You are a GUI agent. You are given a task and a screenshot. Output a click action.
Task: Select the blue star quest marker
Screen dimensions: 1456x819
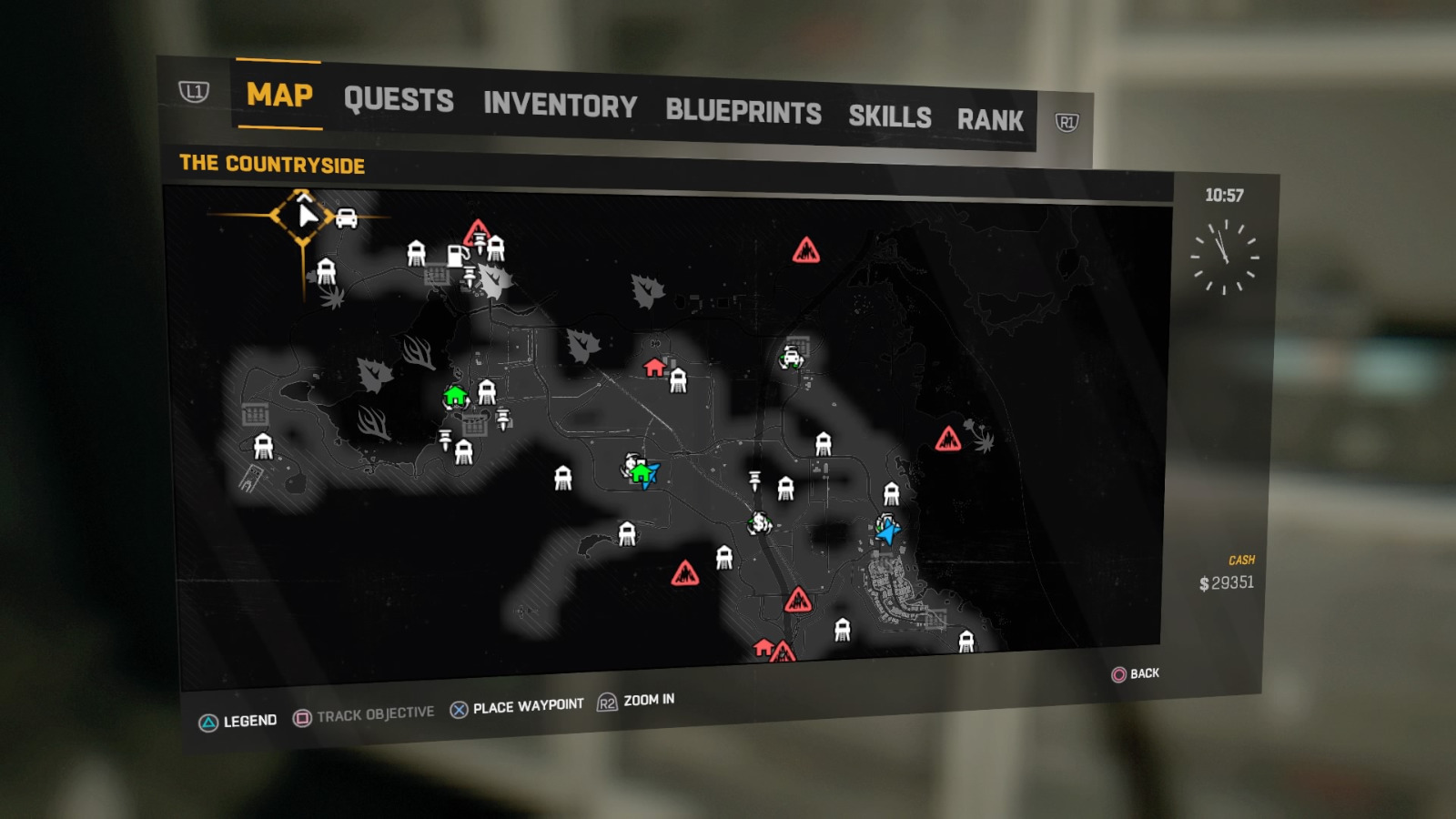coord(889,528)
